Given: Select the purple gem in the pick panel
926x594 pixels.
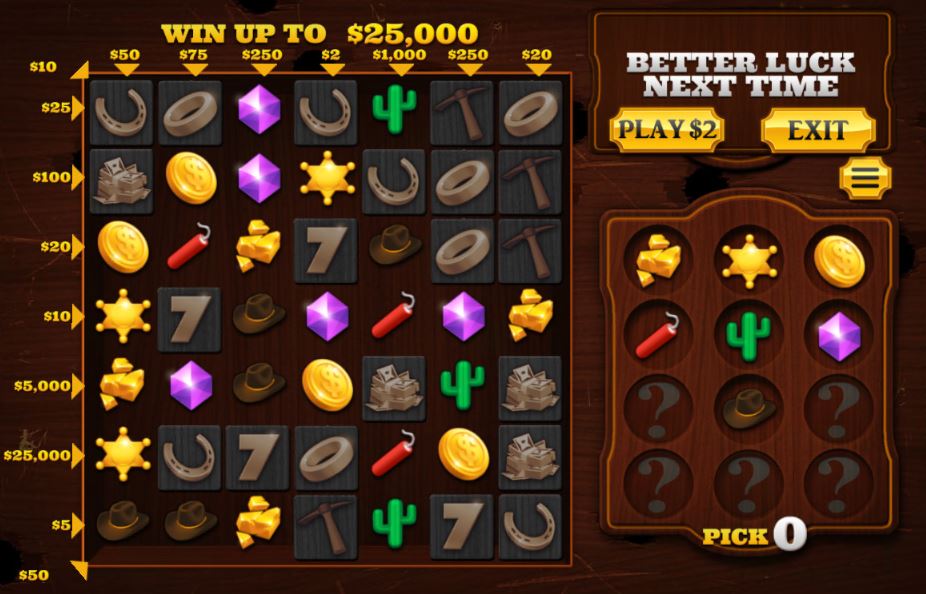Looking at the screenshot, I should coord(839,335).
